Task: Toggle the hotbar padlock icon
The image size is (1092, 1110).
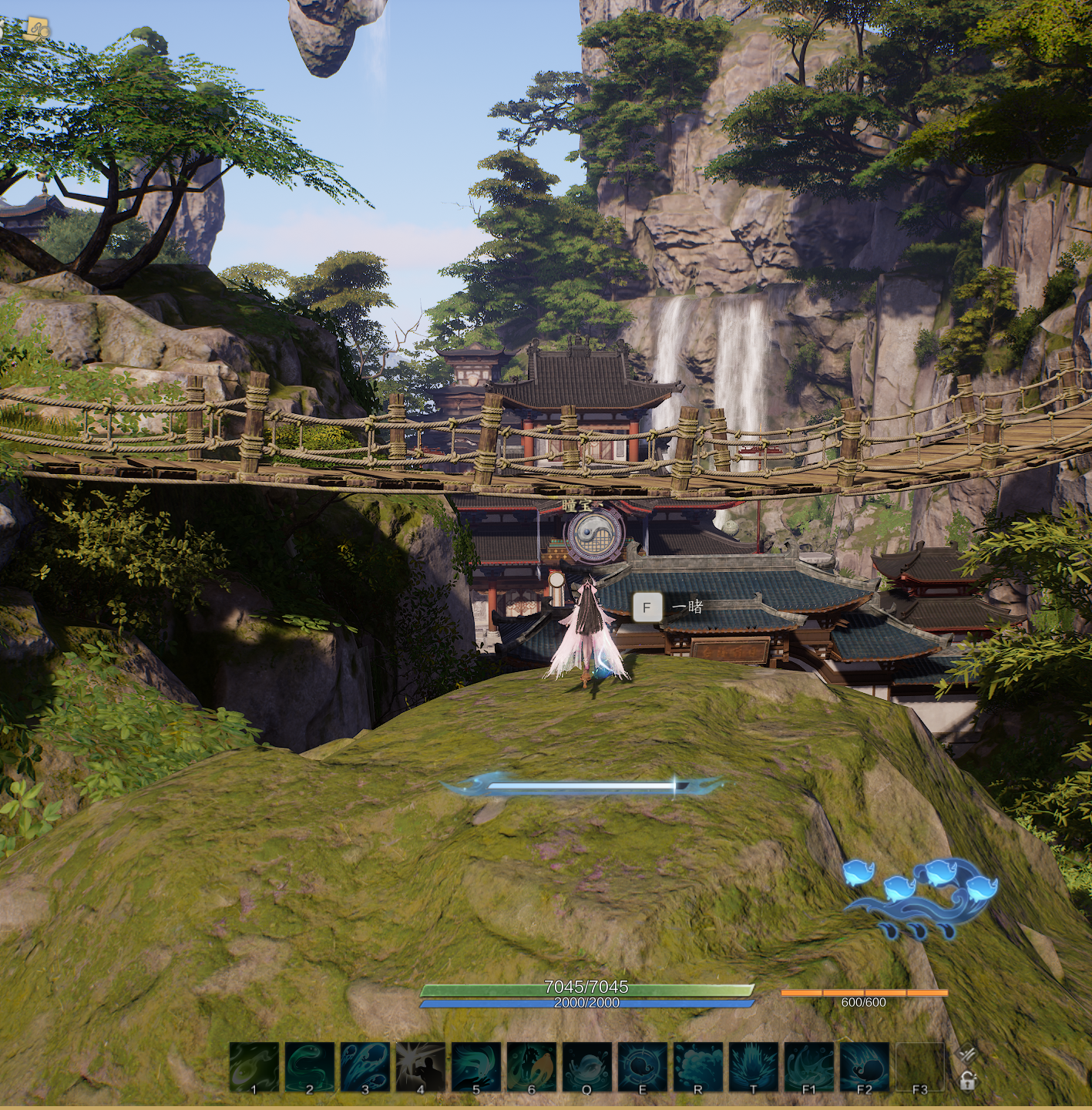Action: click(x=968, y=1081)
